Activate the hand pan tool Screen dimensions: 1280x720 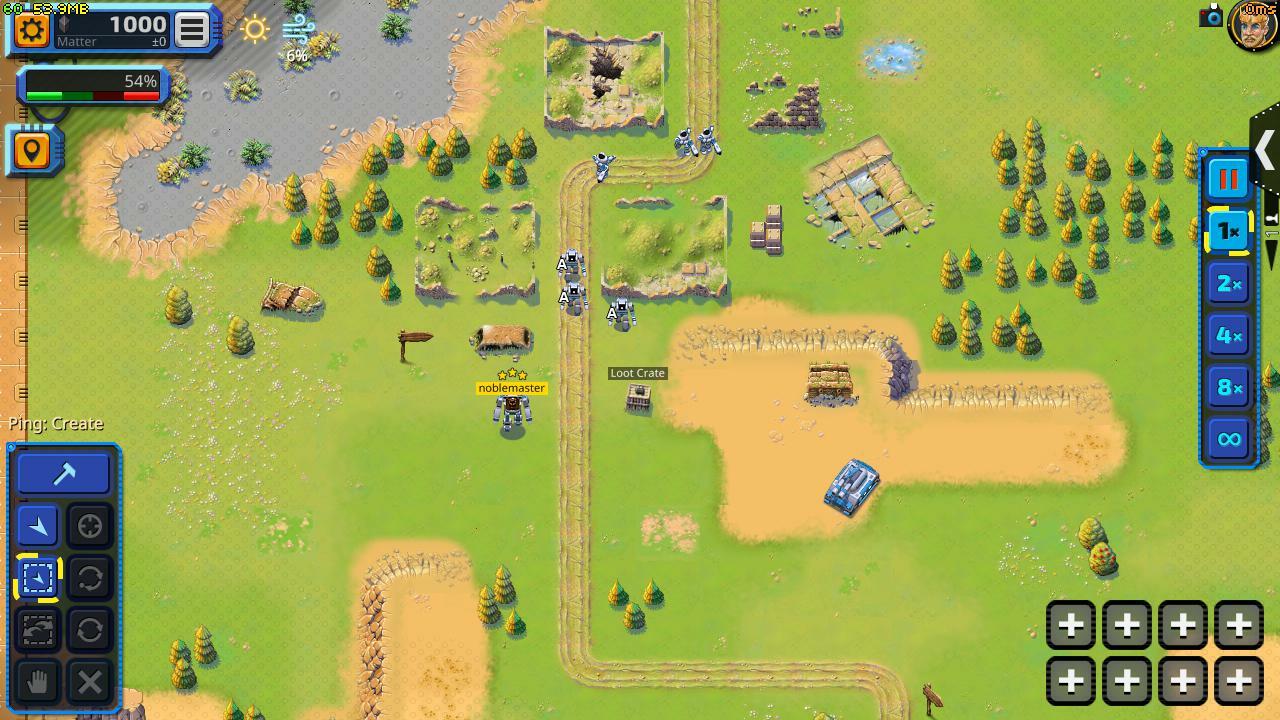click(37, 683)
